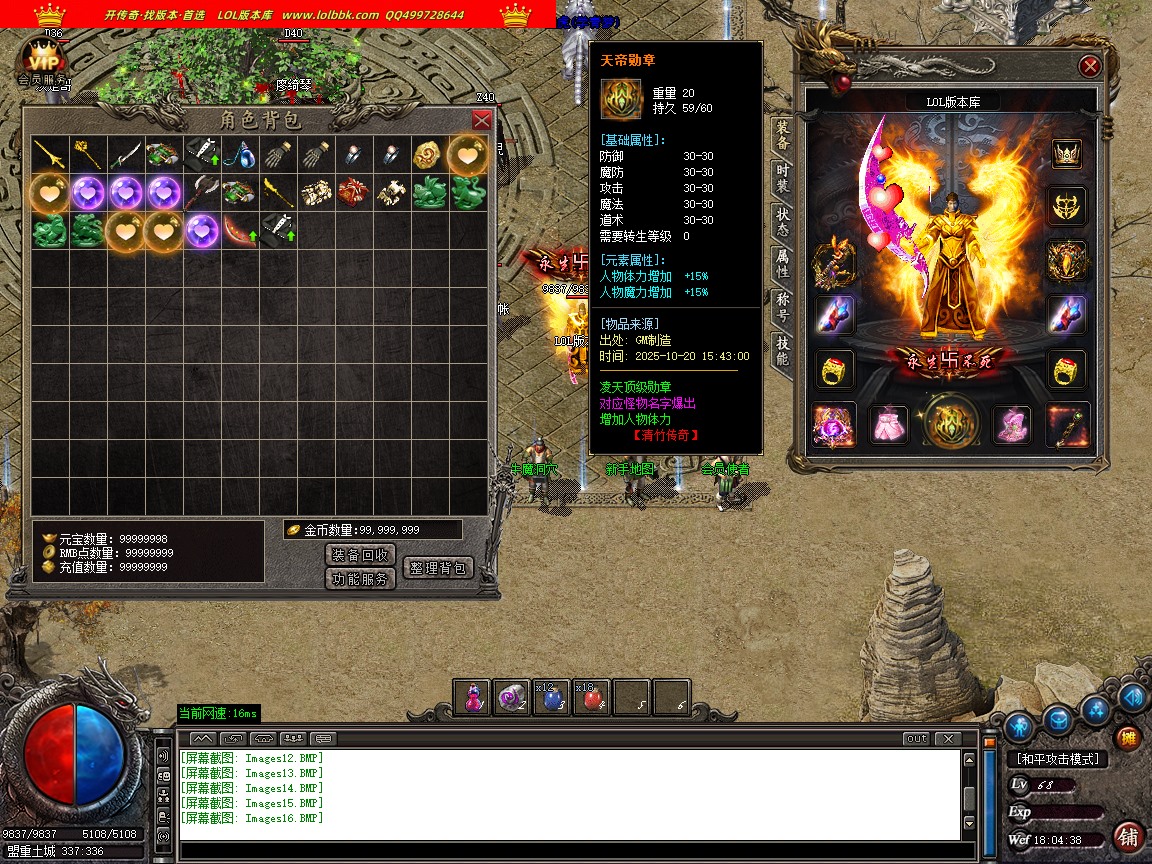
Task: Close the character equipment panel
Action: click(1090, 67)
